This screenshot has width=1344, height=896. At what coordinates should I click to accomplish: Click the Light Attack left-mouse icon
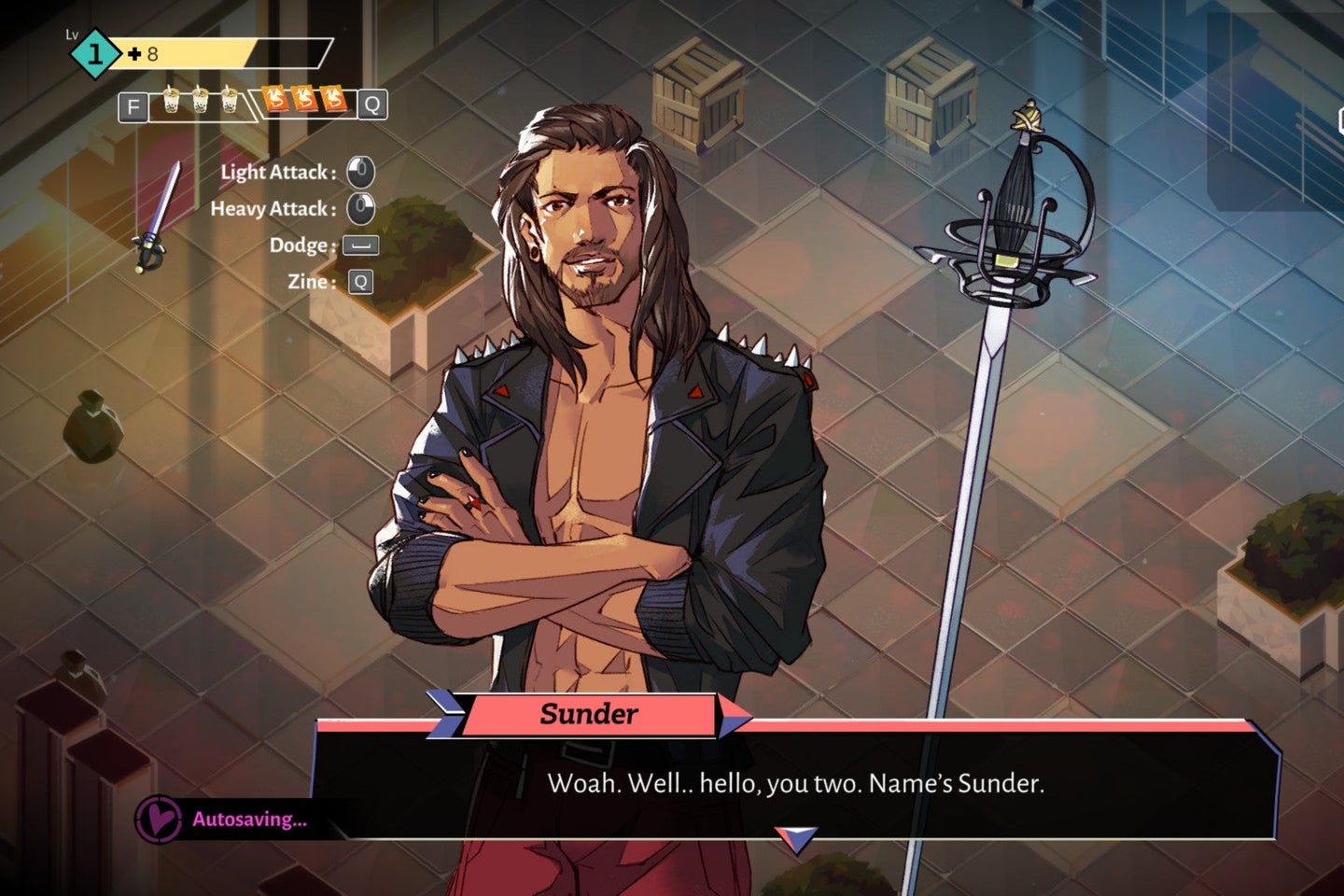click(x=358, y=171)
